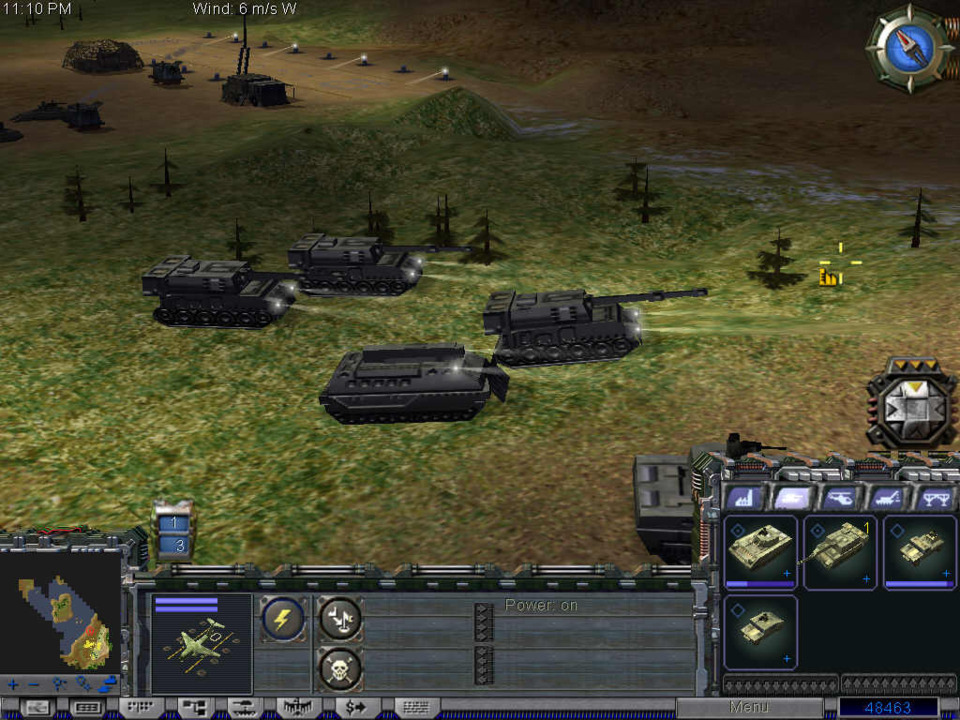Click the tactical minimap

click(x=62, y=620)
